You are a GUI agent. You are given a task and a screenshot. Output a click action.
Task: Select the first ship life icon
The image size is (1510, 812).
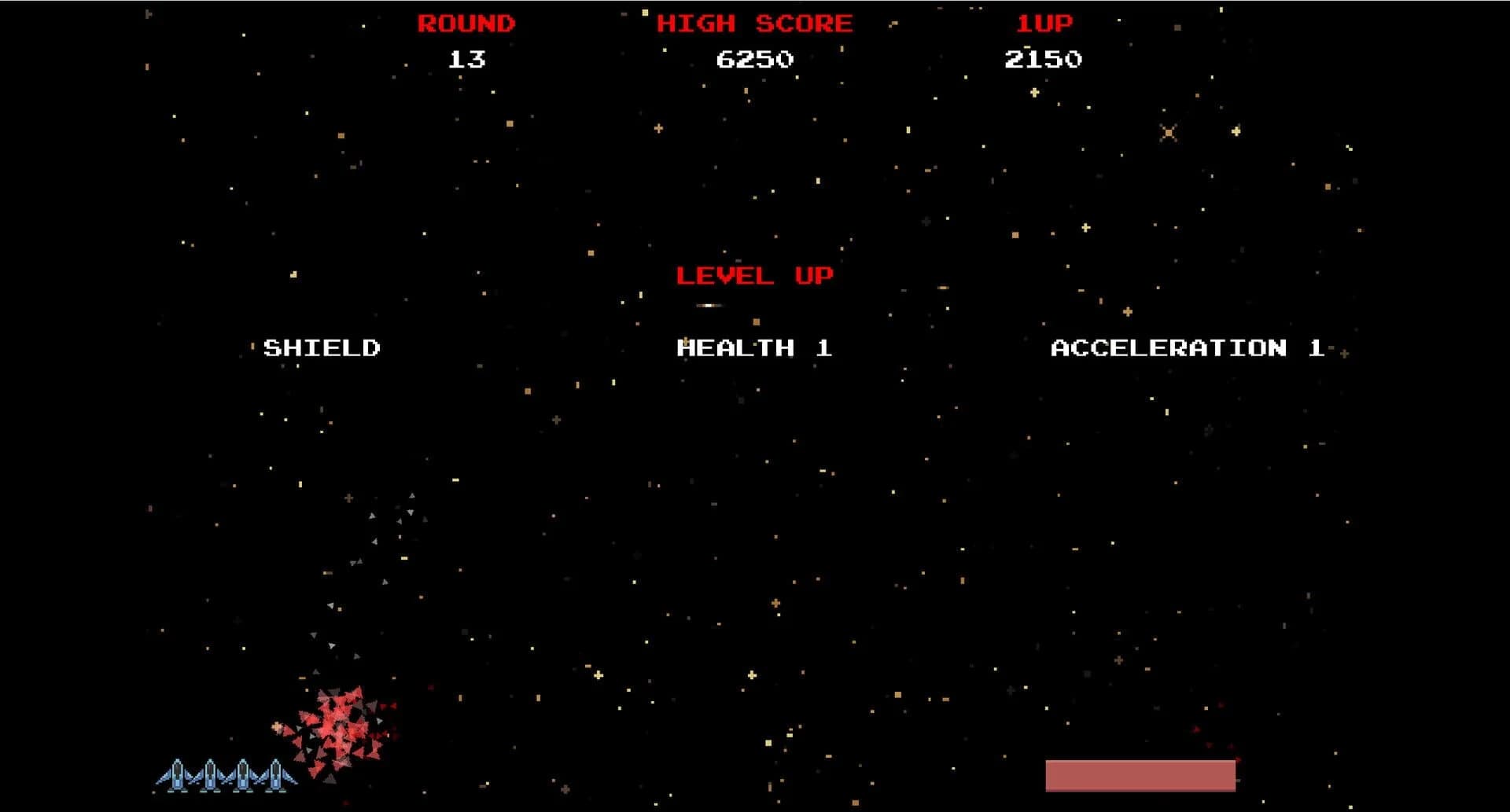178,775
